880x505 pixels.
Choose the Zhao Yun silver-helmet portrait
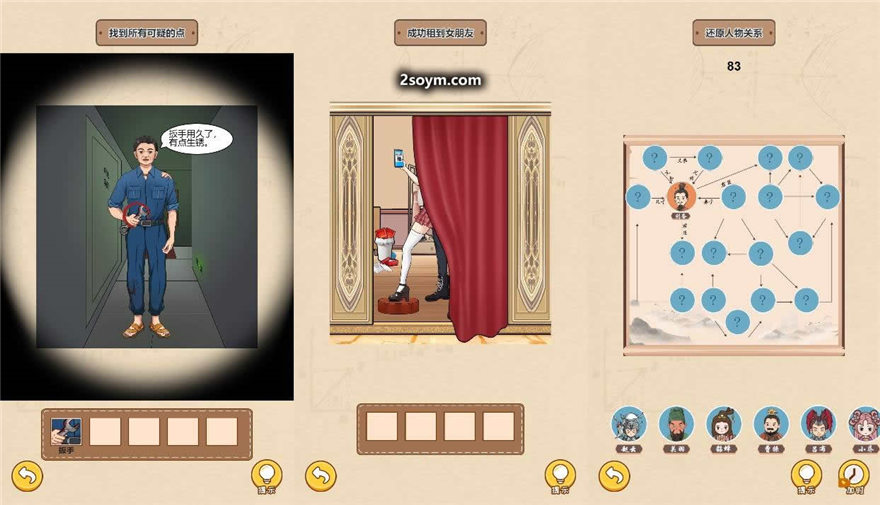(629, 424)
